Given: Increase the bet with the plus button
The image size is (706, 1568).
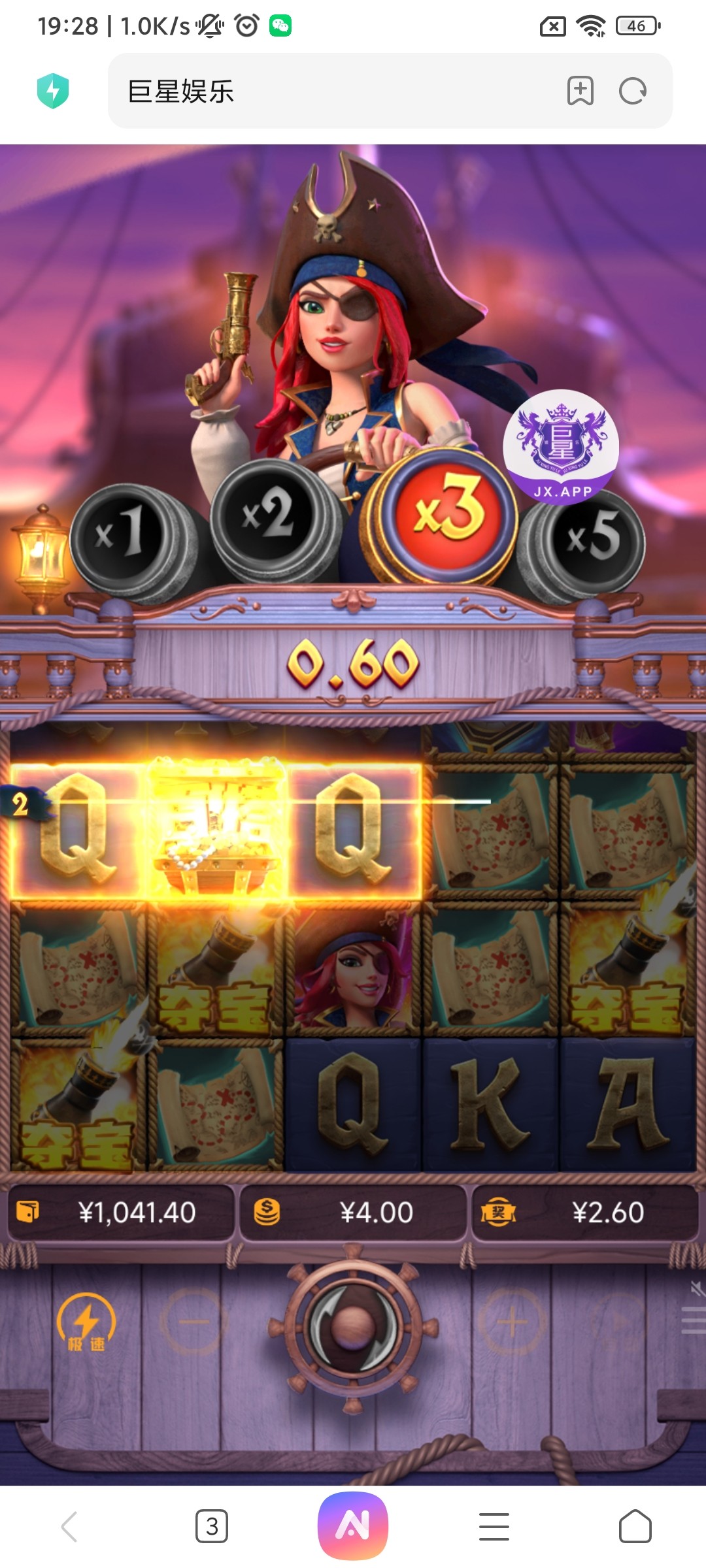Looking at the screenshot, I should [512, 1322].
